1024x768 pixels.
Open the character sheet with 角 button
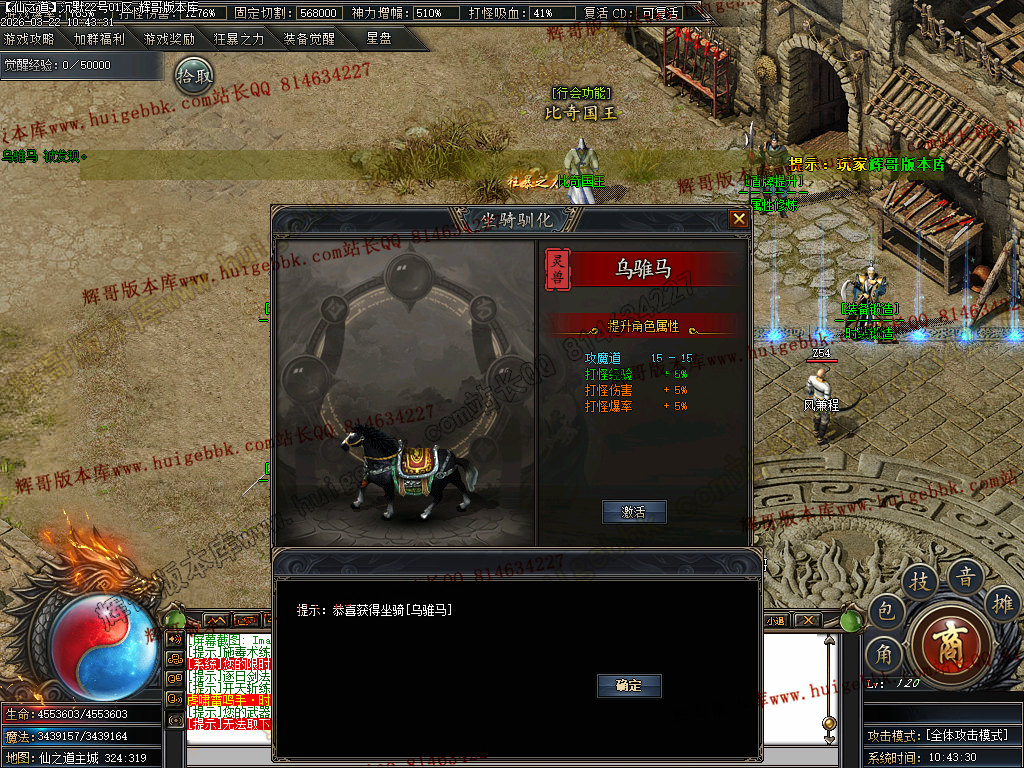[x=884, y=655]
